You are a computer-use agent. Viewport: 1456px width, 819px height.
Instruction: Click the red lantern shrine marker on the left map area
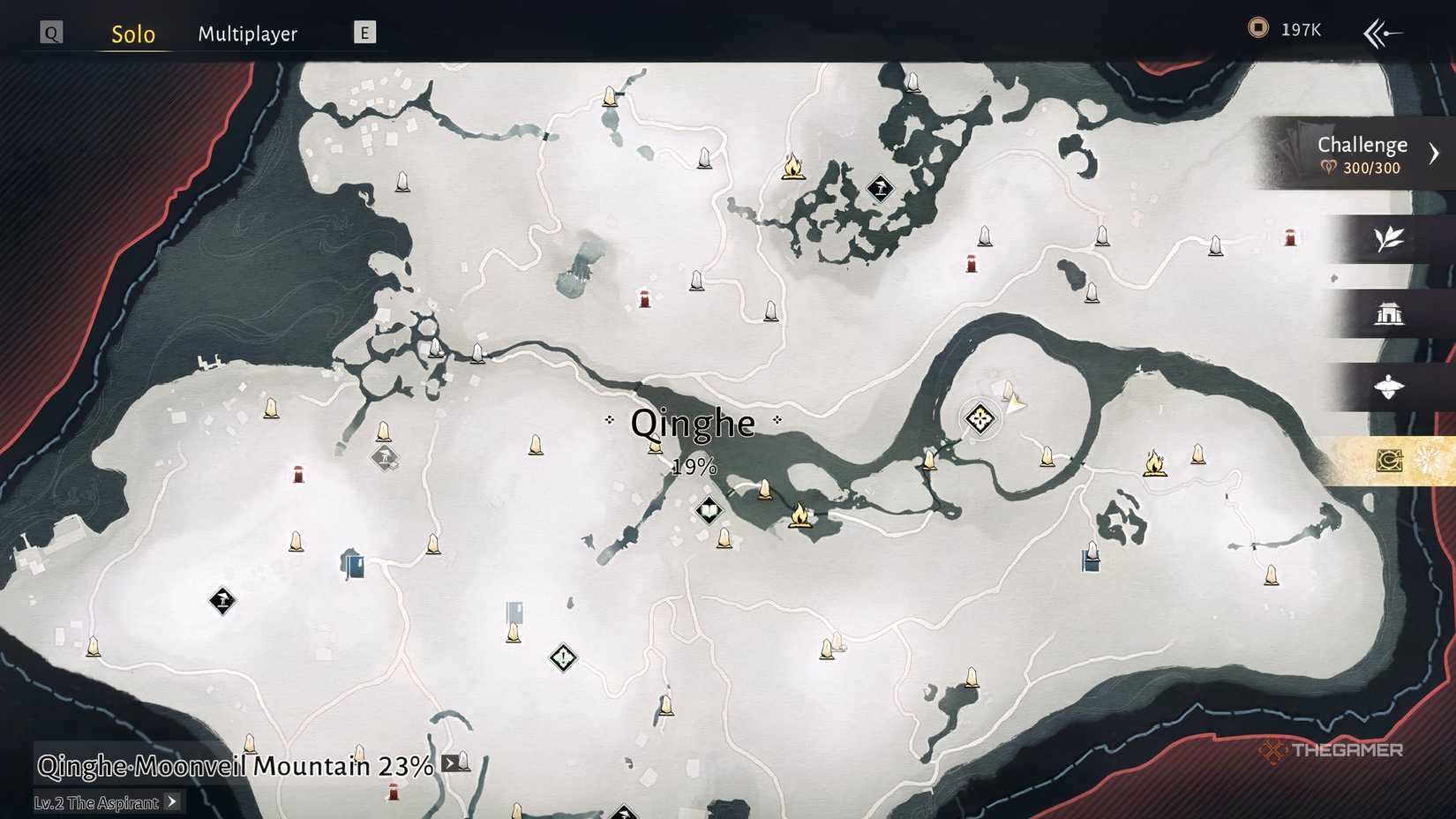(x=297, y=475)
